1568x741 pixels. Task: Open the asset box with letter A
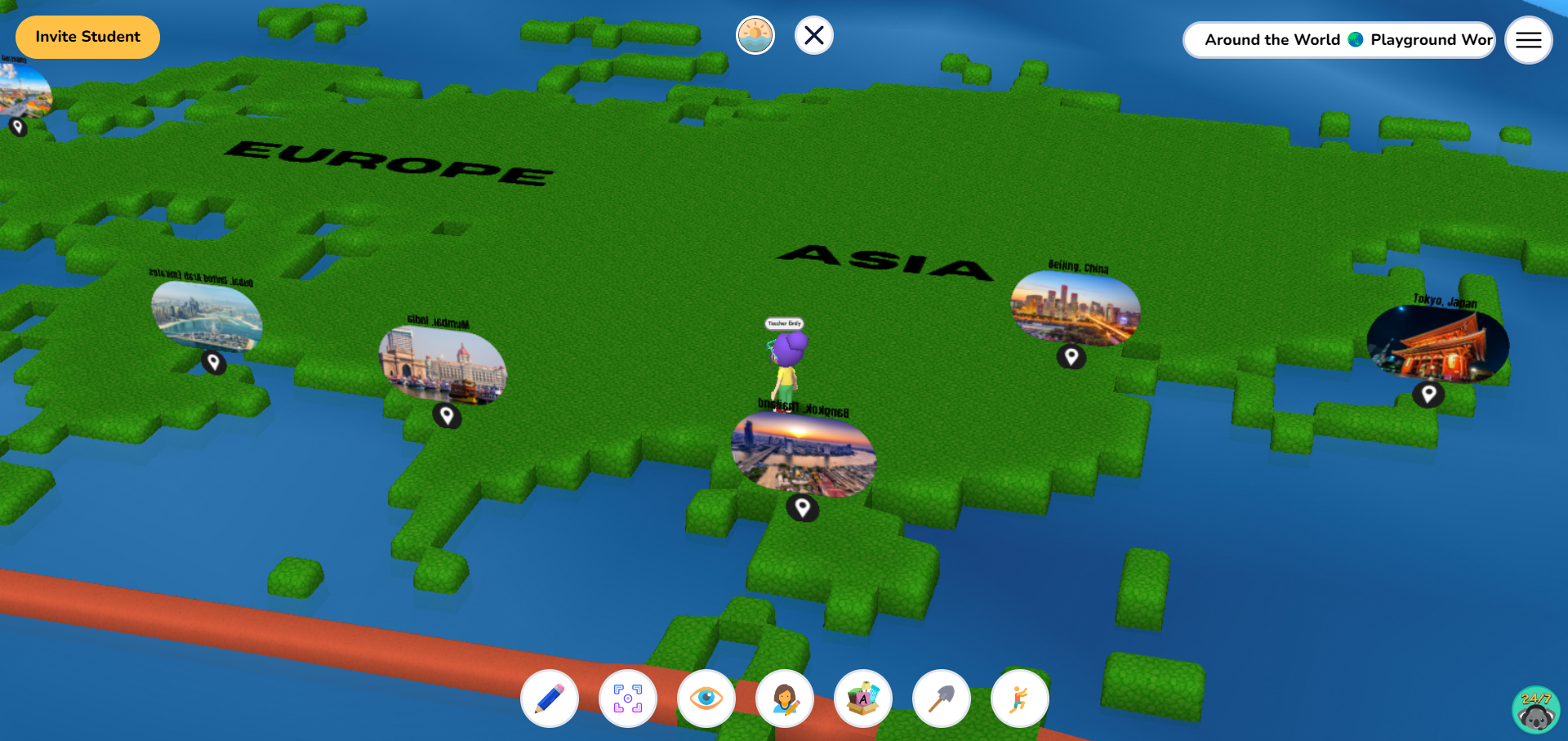863,699
